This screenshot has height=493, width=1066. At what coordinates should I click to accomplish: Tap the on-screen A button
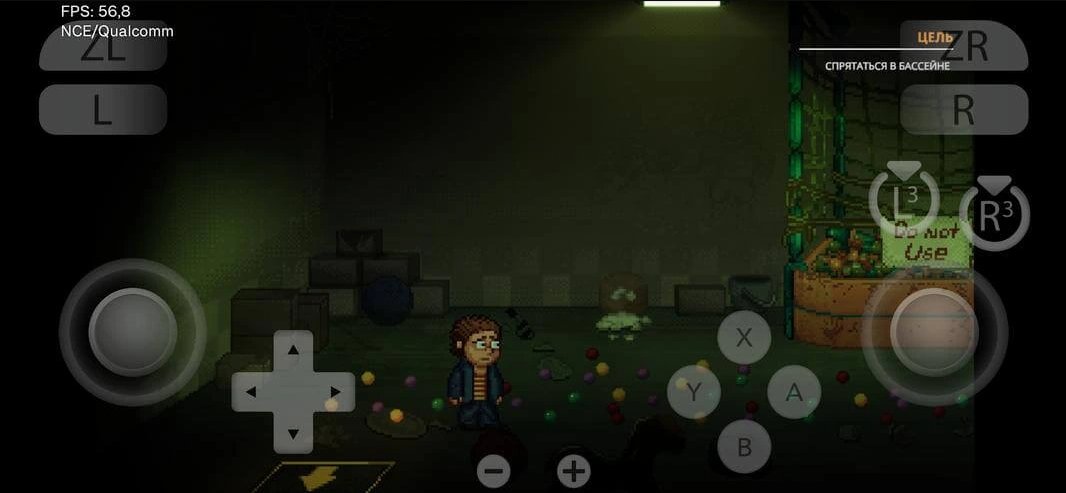794,392
